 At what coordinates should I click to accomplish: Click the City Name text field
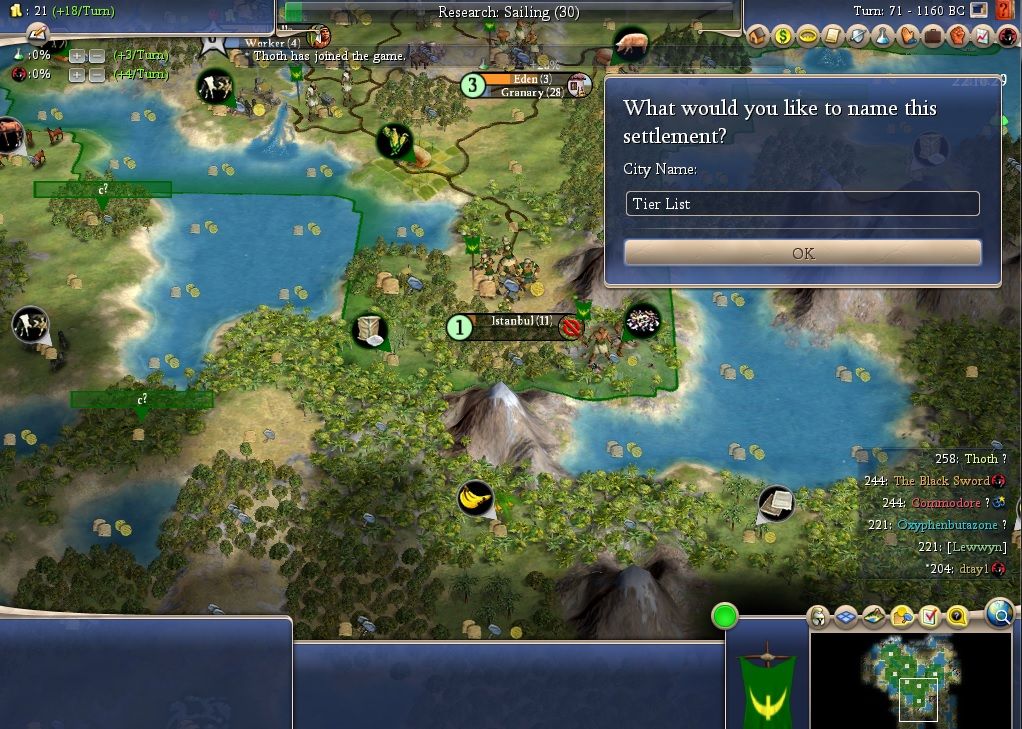(x=802, y=204)
